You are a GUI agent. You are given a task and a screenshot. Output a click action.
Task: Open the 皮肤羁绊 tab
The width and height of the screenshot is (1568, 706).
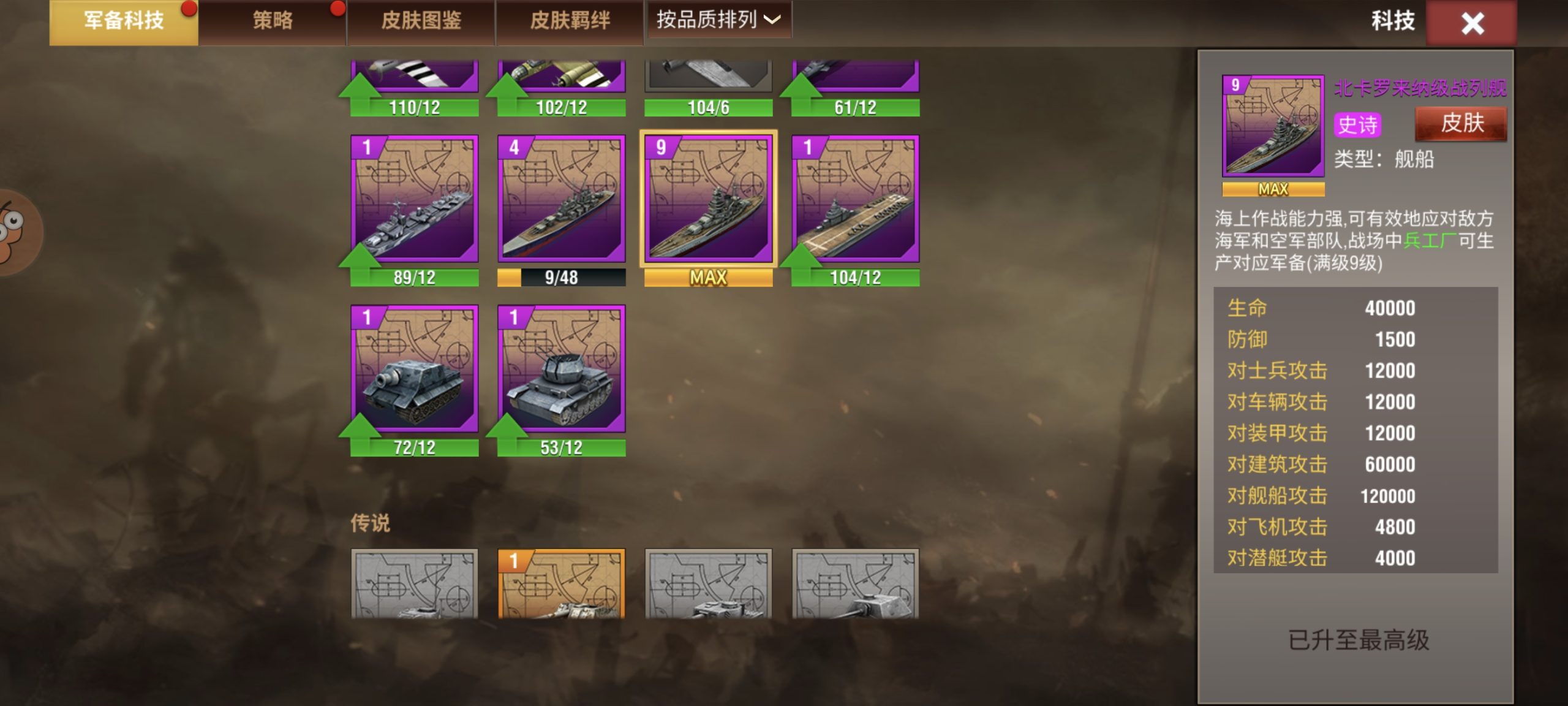click(x=570, y=22)
